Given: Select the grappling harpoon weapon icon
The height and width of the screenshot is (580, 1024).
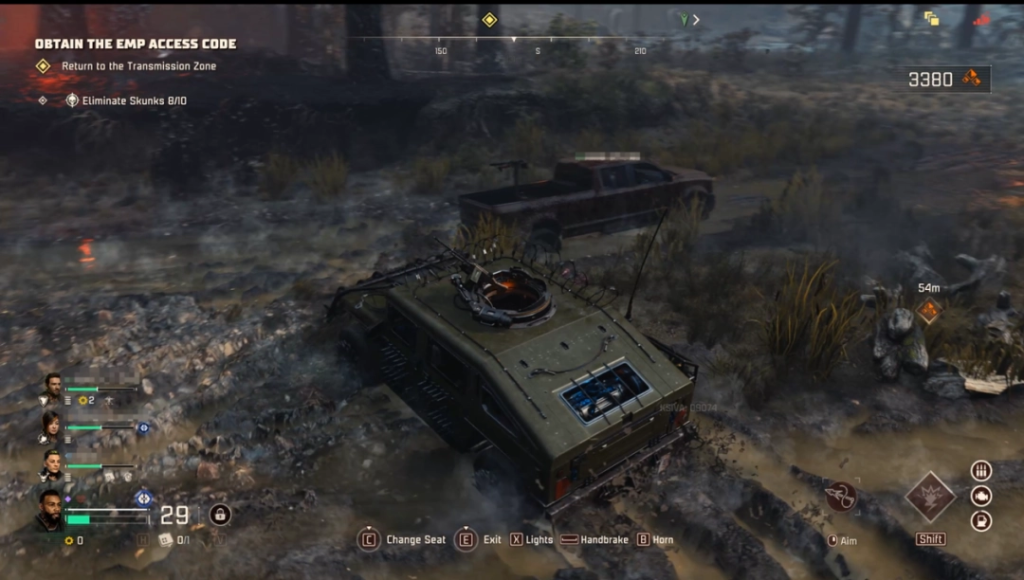Looking at the screenshot, I should (x=841, y=496).
